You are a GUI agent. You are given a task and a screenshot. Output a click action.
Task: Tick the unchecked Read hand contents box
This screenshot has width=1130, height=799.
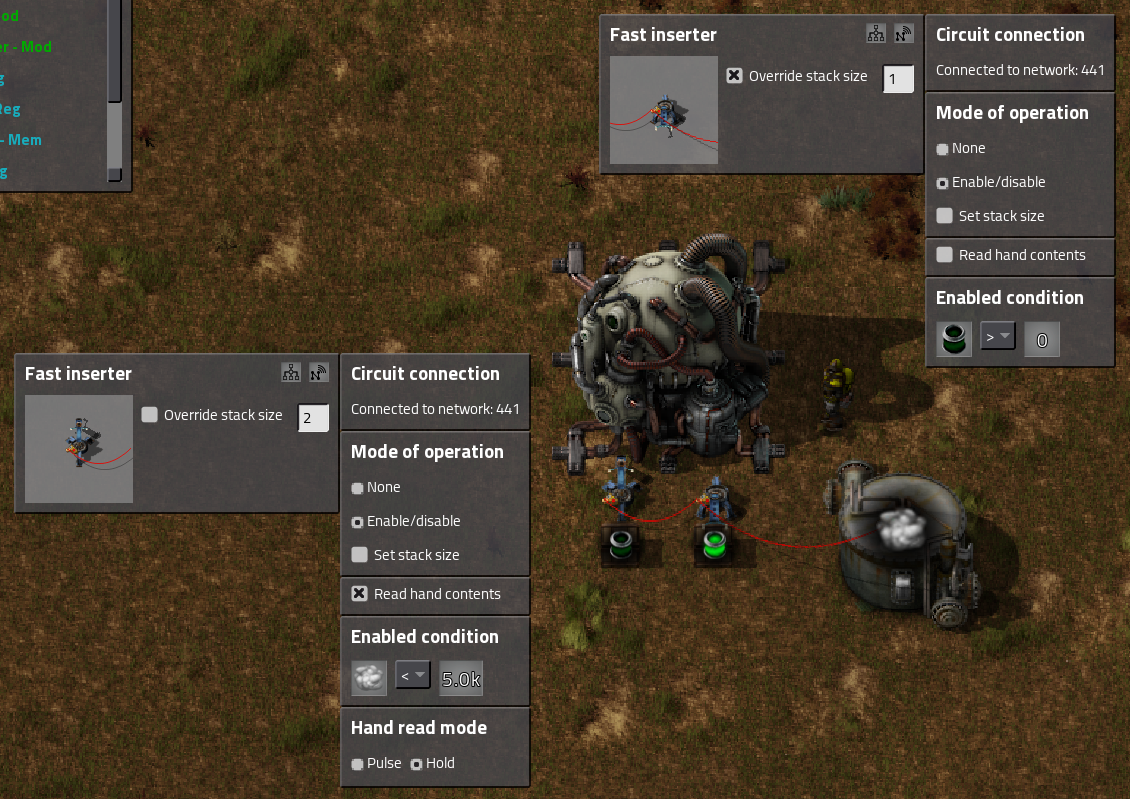coord(945,255)
